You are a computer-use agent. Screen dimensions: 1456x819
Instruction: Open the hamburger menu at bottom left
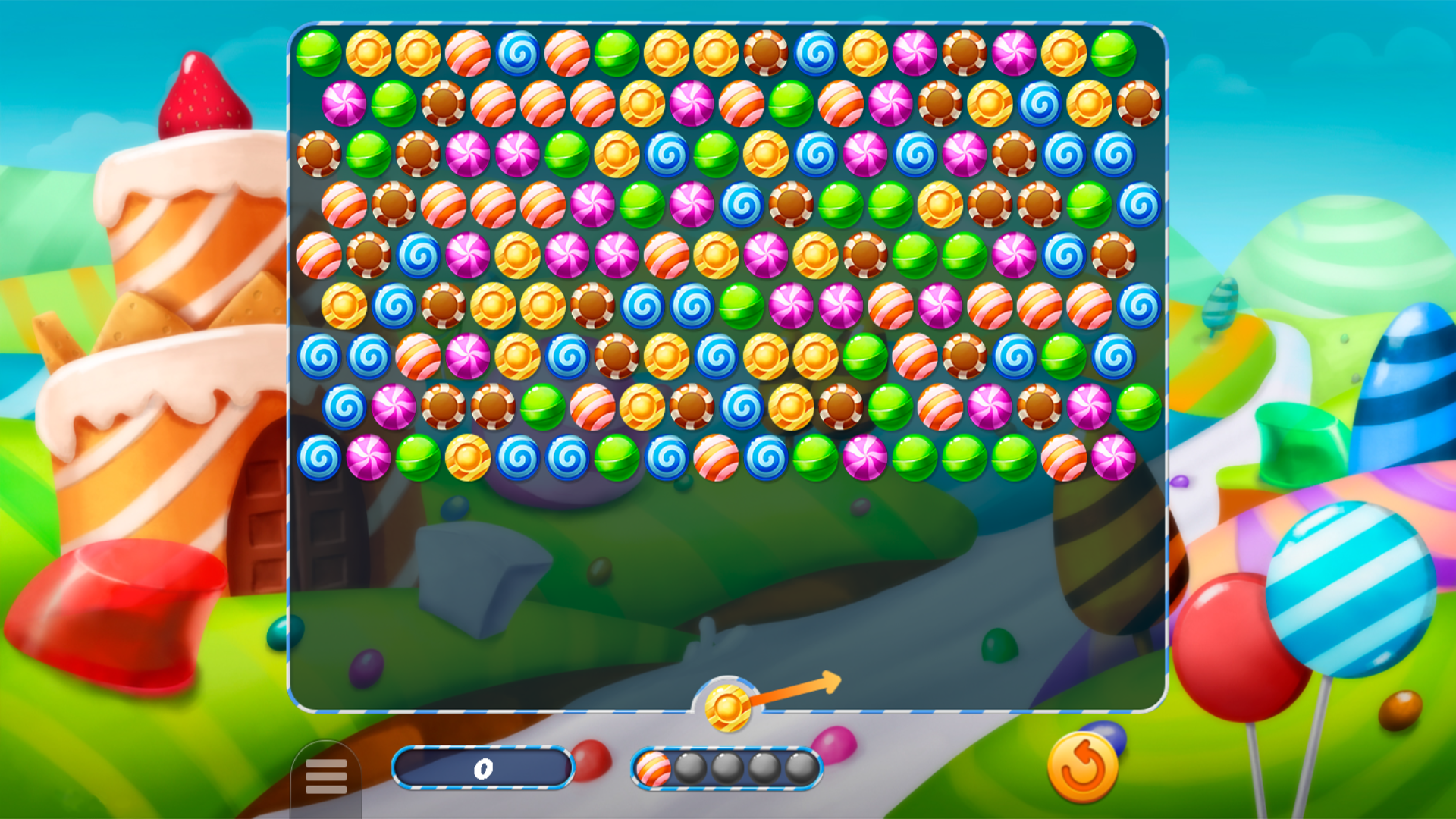coord(328,775)
